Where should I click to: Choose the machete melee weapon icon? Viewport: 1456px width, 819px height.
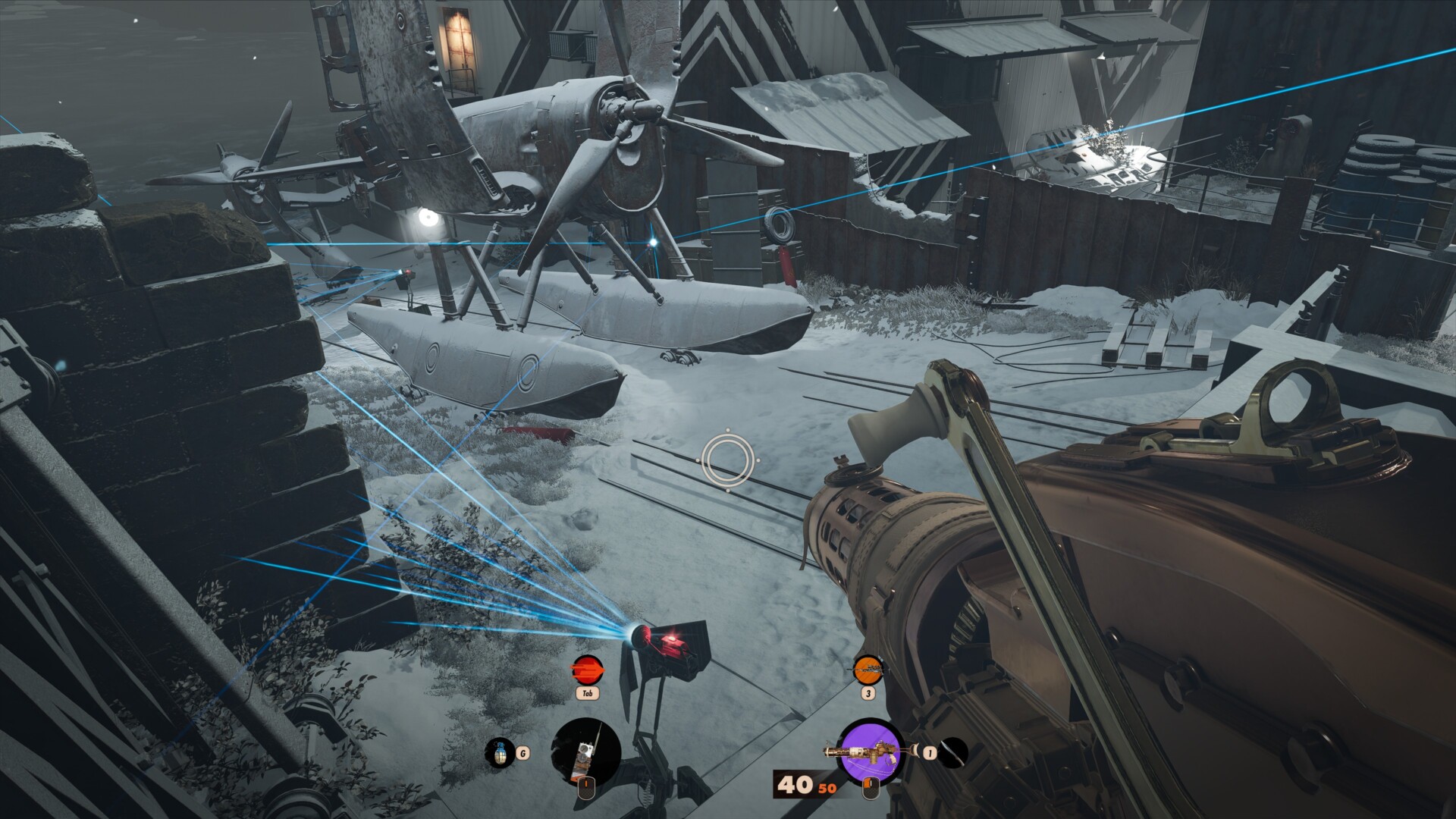click(x=954, y=752)
